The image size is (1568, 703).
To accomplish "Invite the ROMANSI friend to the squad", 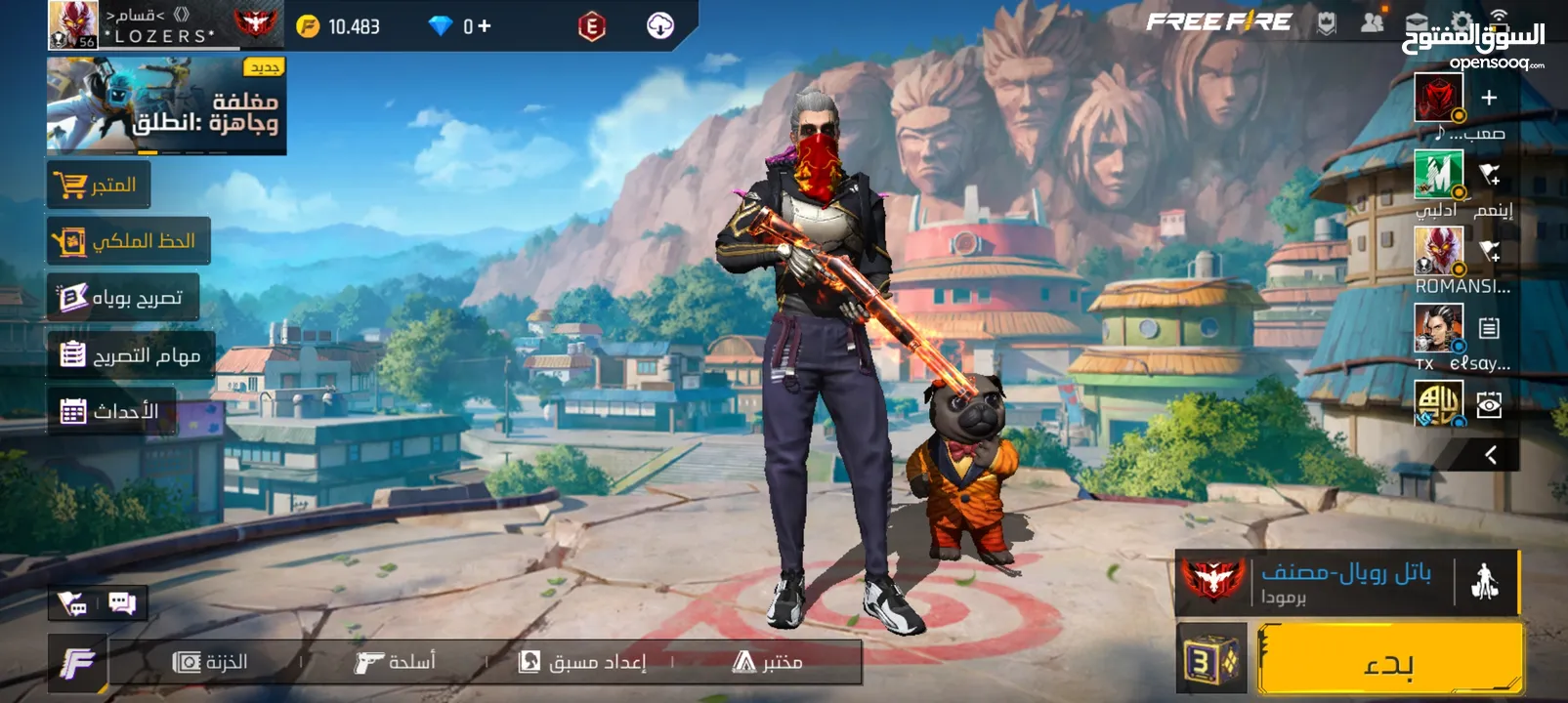I will (1488, 251).
